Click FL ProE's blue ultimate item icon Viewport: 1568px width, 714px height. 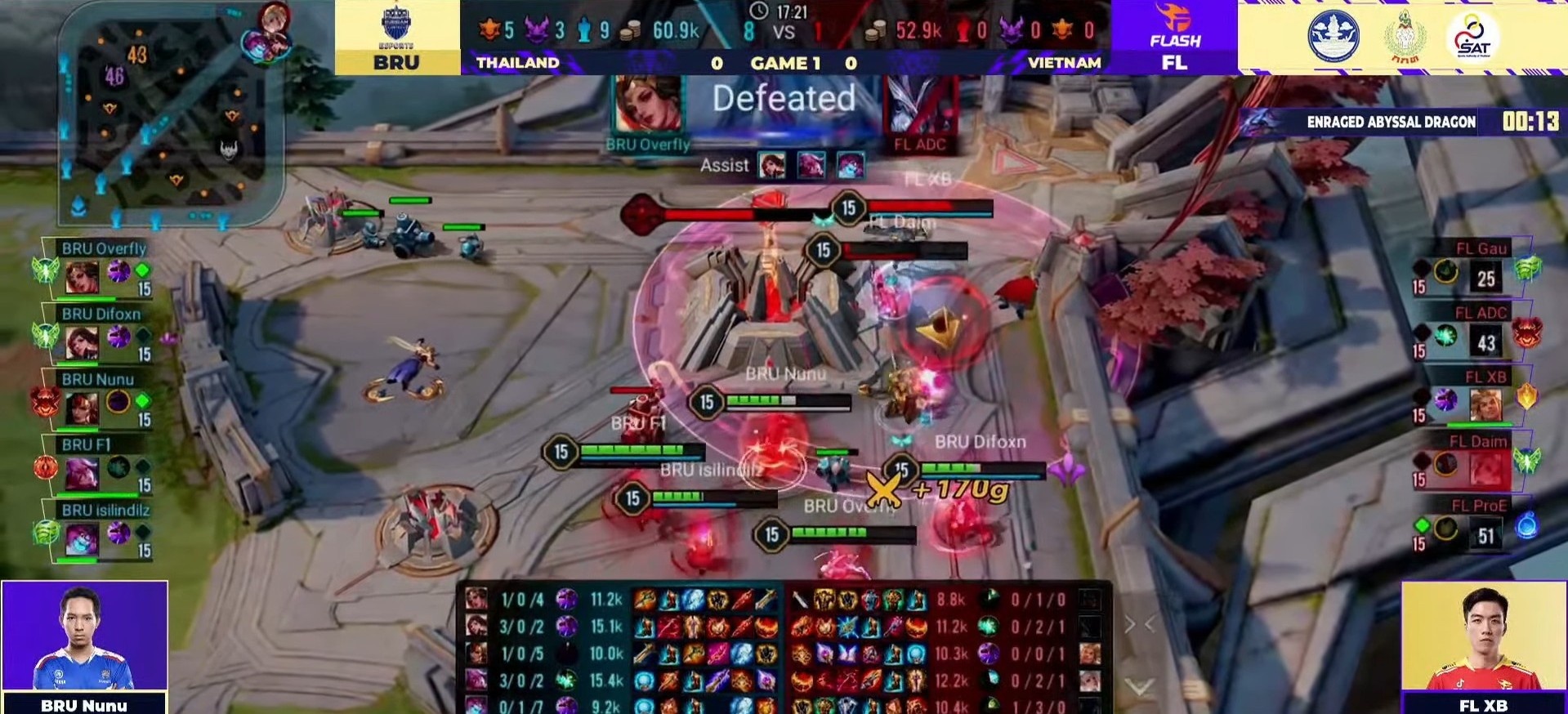tap(1526, 527)
